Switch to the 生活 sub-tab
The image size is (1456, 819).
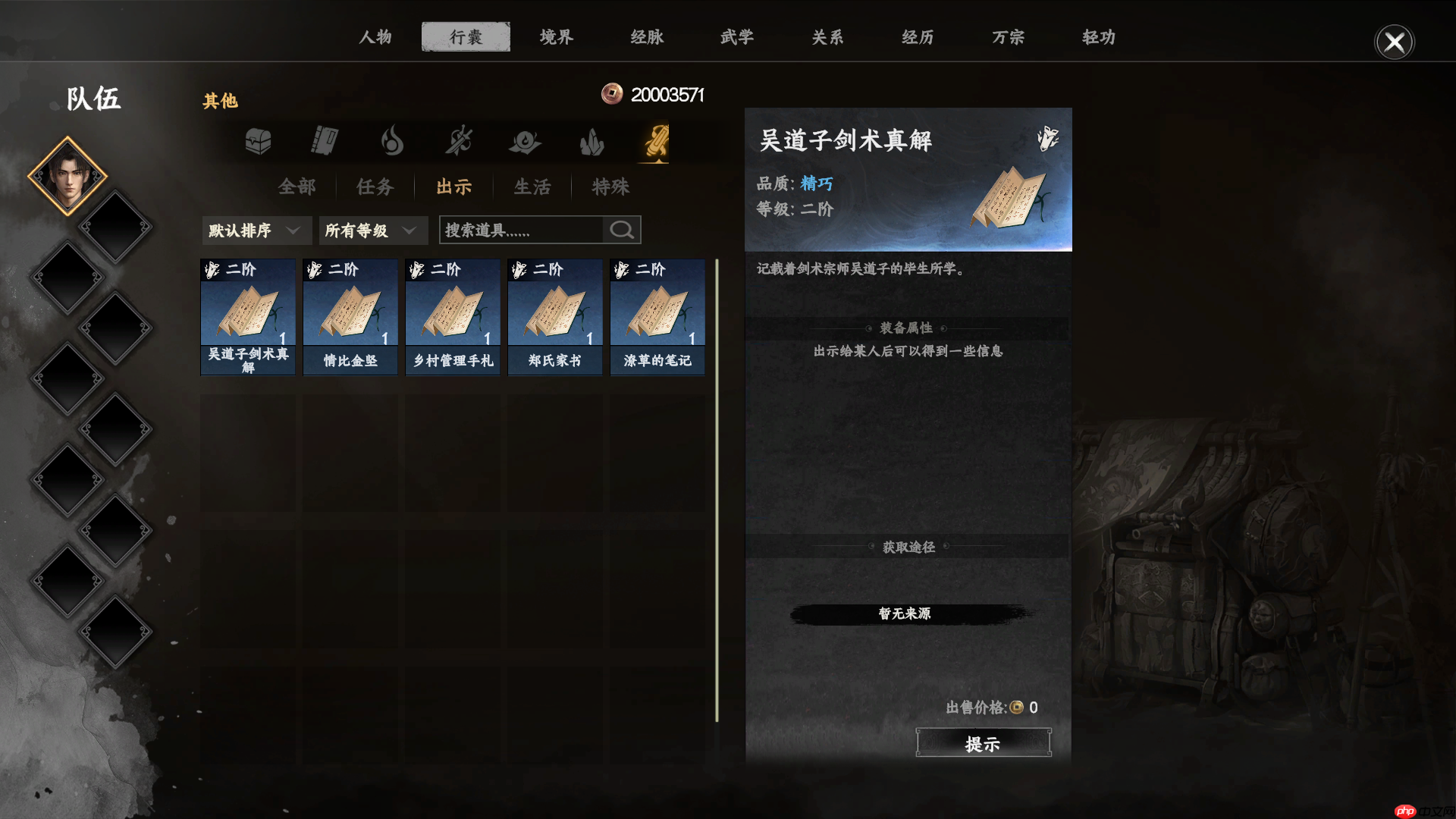click(x=532, y=187)
